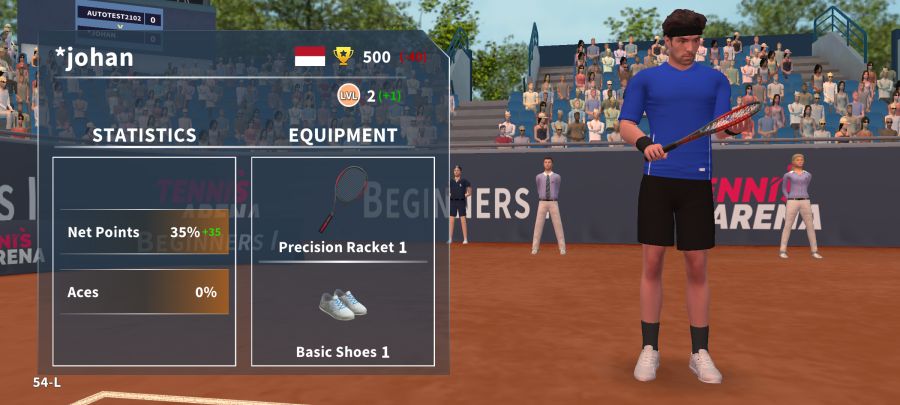The width and height of the screenshot is (900, 405).
Task: Select the Basic Shoes 1 equipment slot
Action: (343, 318)
